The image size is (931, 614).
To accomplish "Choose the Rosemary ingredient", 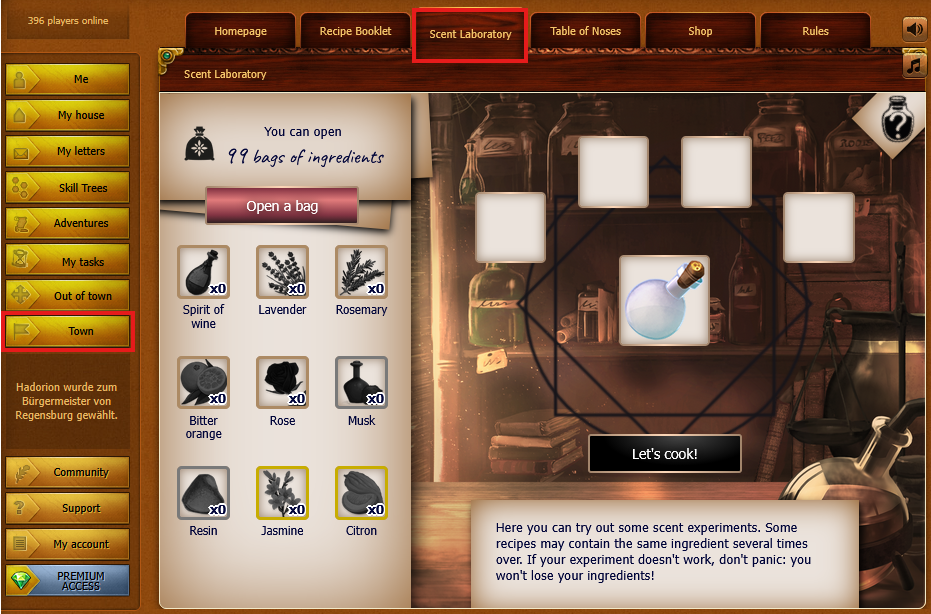I will click(x=361, y=272).
